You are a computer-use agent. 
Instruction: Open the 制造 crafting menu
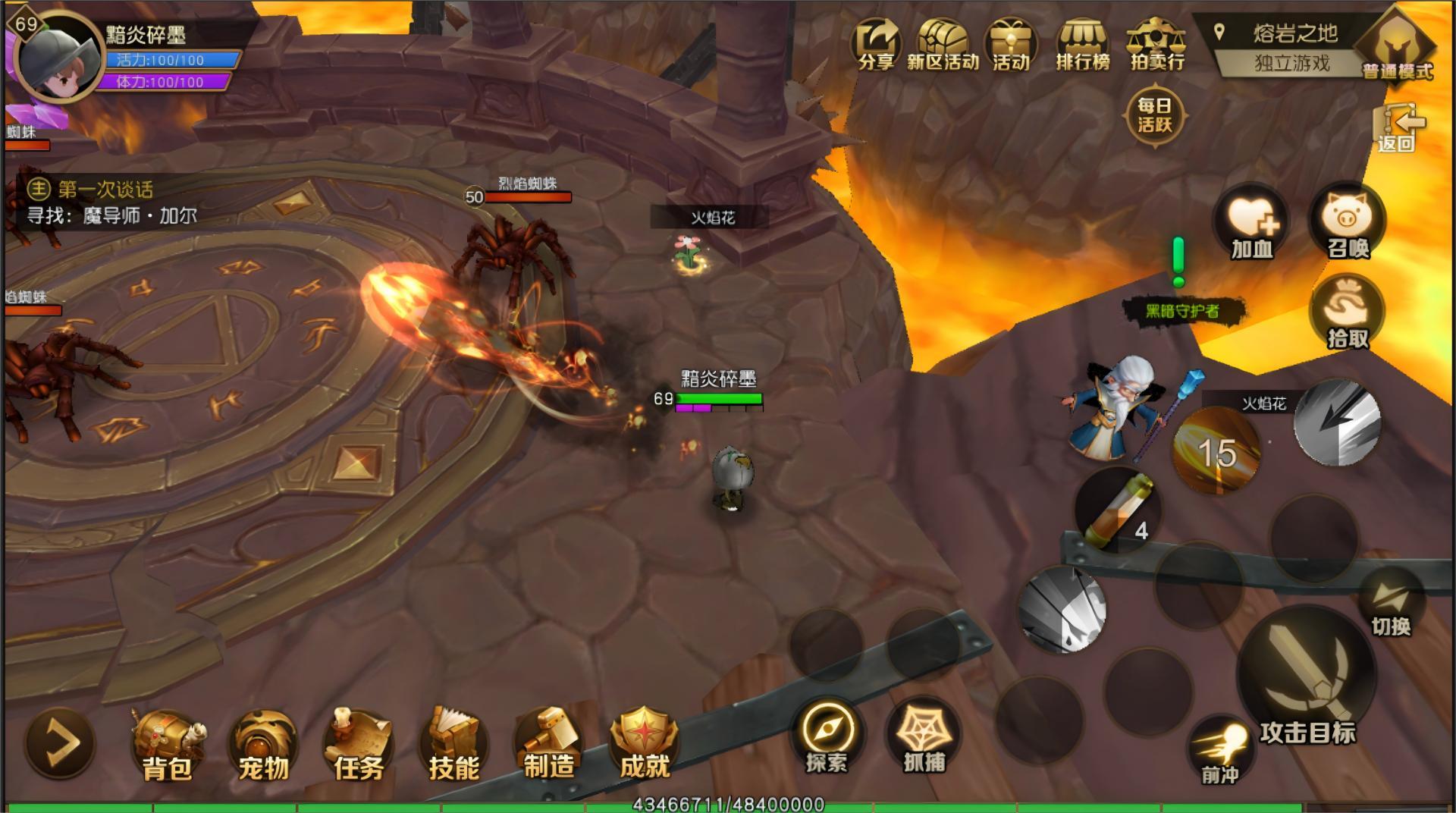[x=548, y=743]
